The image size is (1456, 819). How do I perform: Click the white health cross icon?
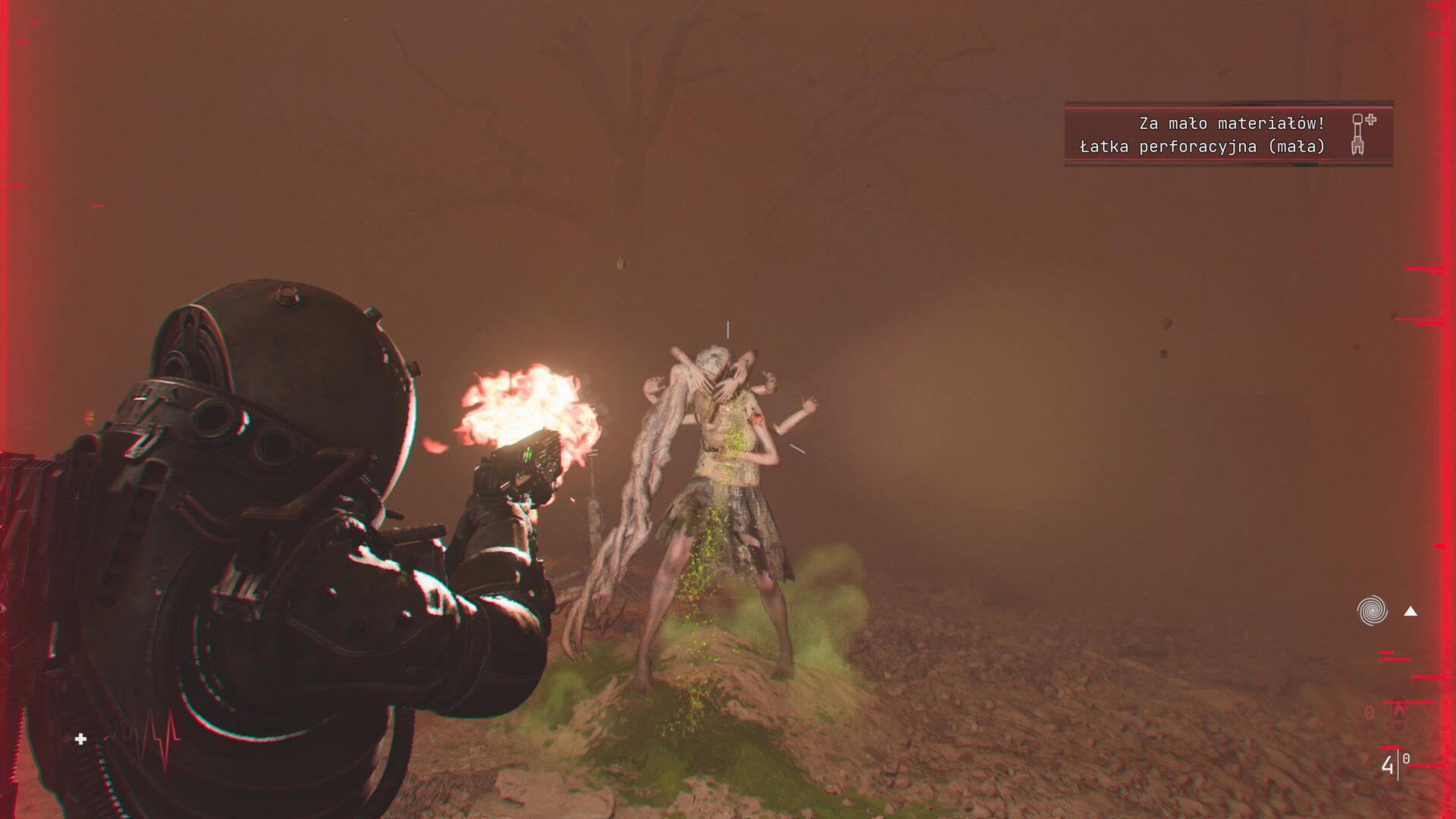[81, 739]
